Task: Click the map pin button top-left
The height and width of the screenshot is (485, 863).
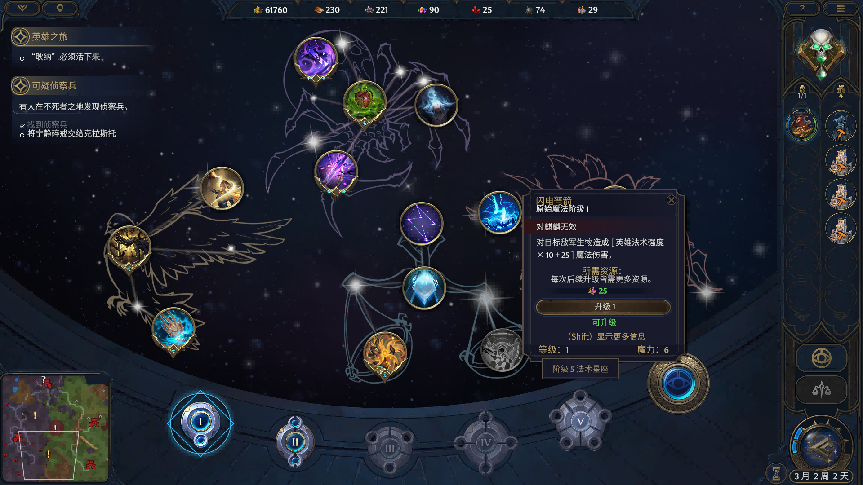Action: tap(63, 8)
